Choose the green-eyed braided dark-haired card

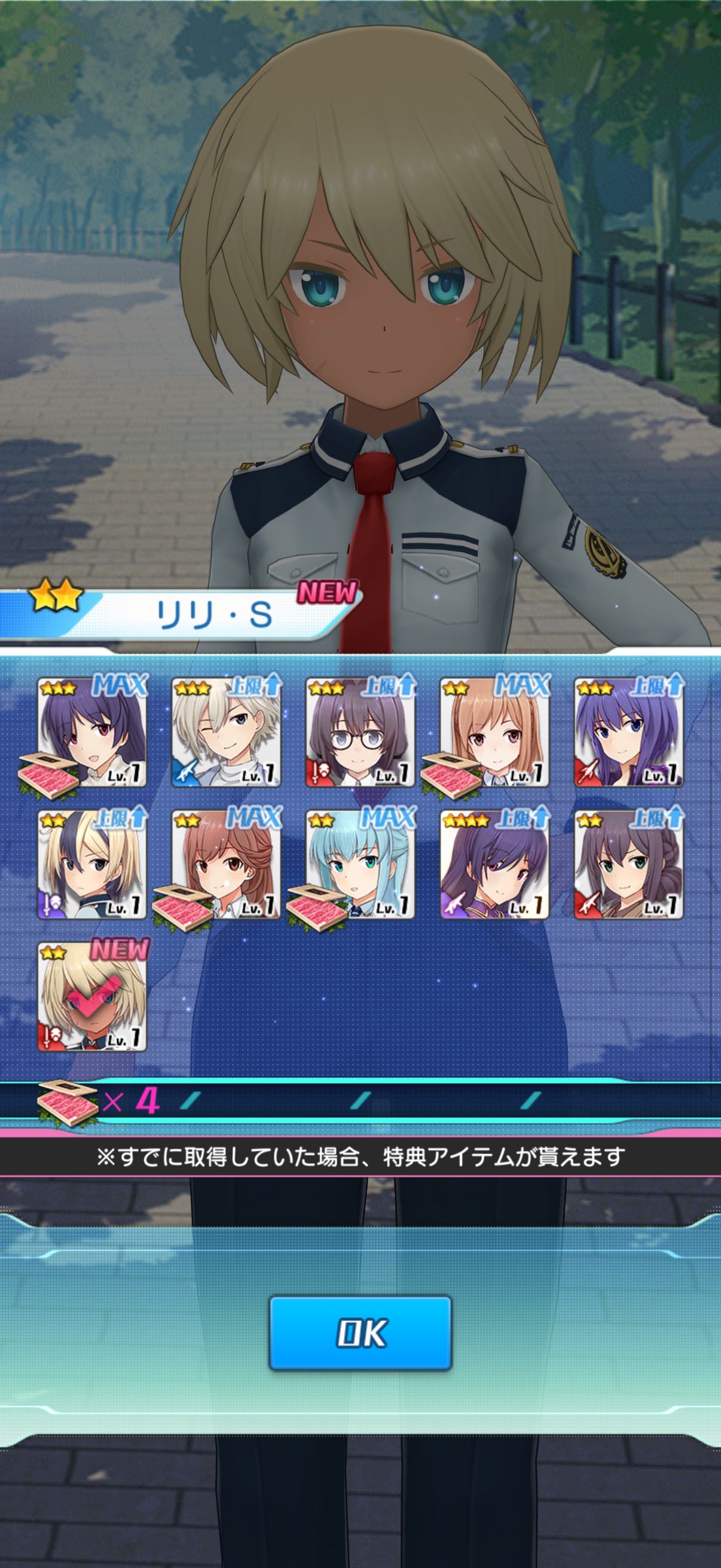click(628, 864)
